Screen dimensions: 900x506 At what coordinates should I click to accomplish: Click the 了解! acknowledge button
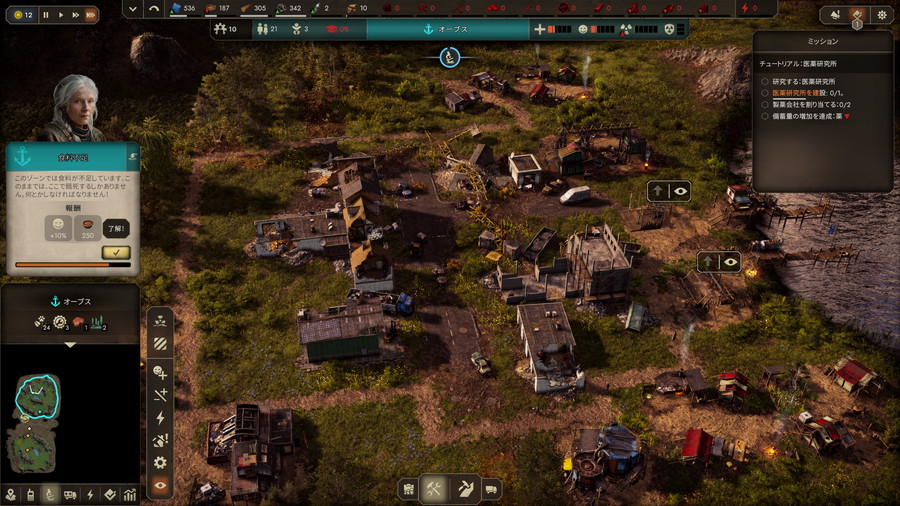pyautogui.click(x=116, y=228)
